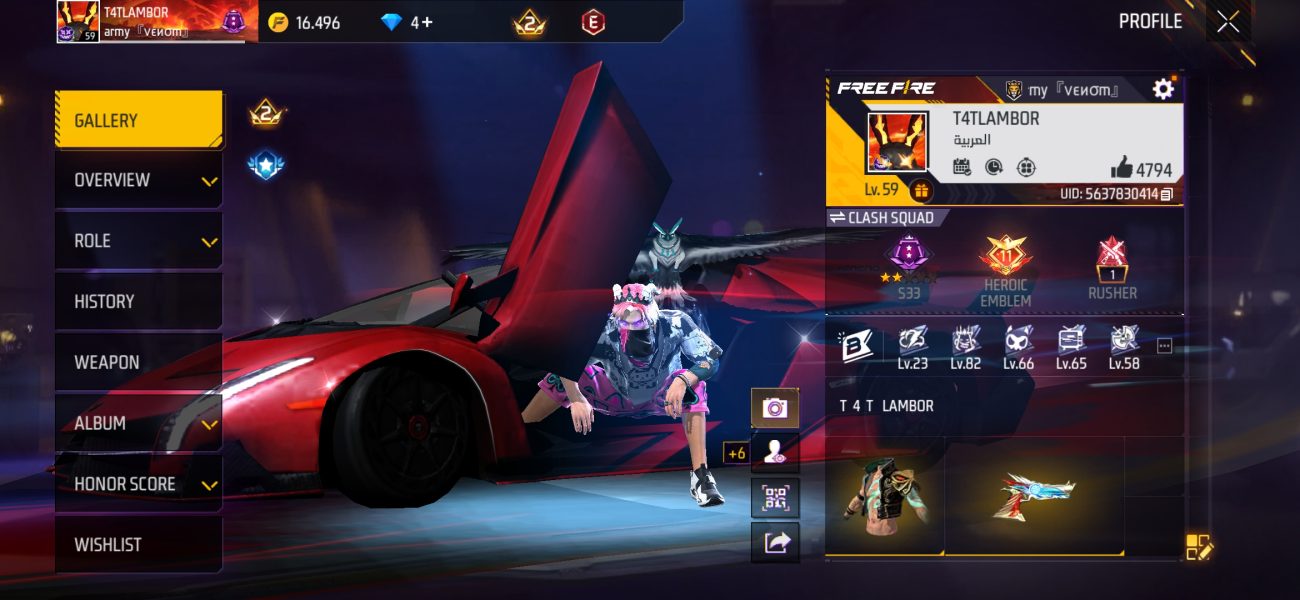View the Honor Score section
This screenshot has height=600, width=1300.
(138, 484)
